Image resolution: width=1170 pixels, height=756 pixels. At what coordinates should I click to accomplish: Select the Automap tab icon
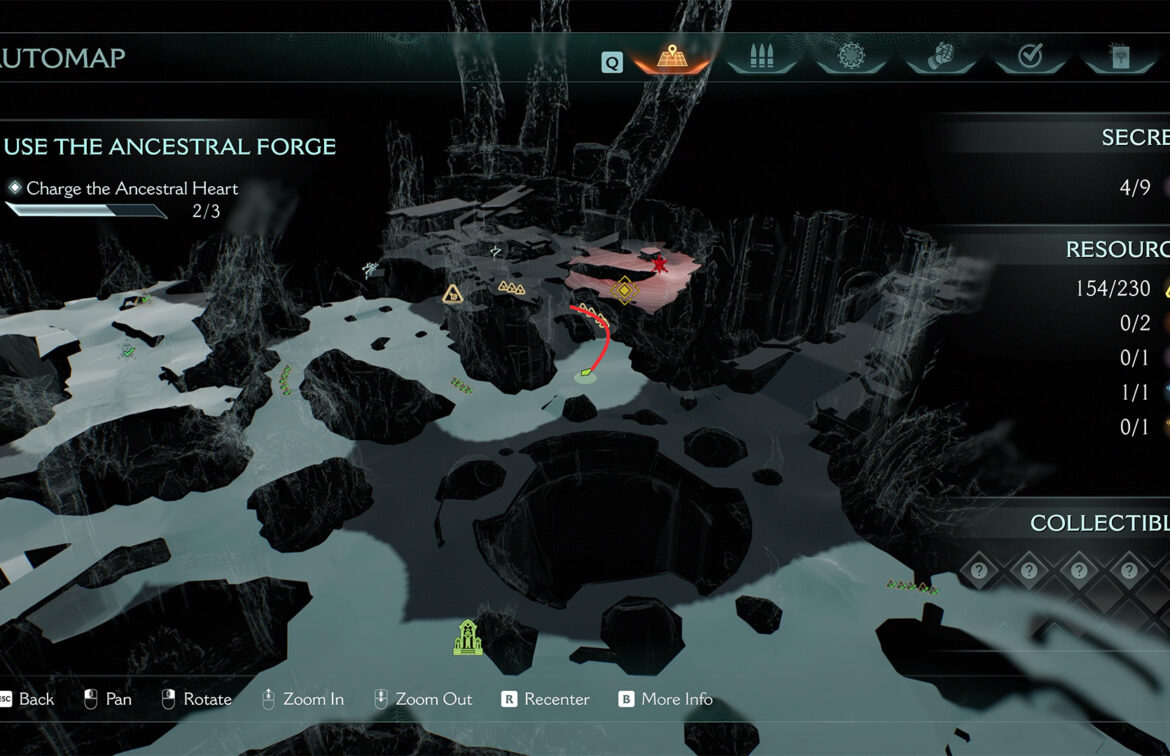click(x=670, y=57)
